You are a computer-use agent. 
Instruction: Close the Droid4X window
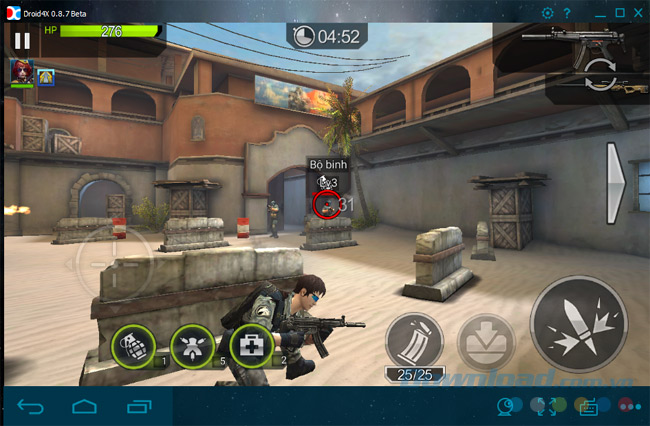(x=636, y=11)
